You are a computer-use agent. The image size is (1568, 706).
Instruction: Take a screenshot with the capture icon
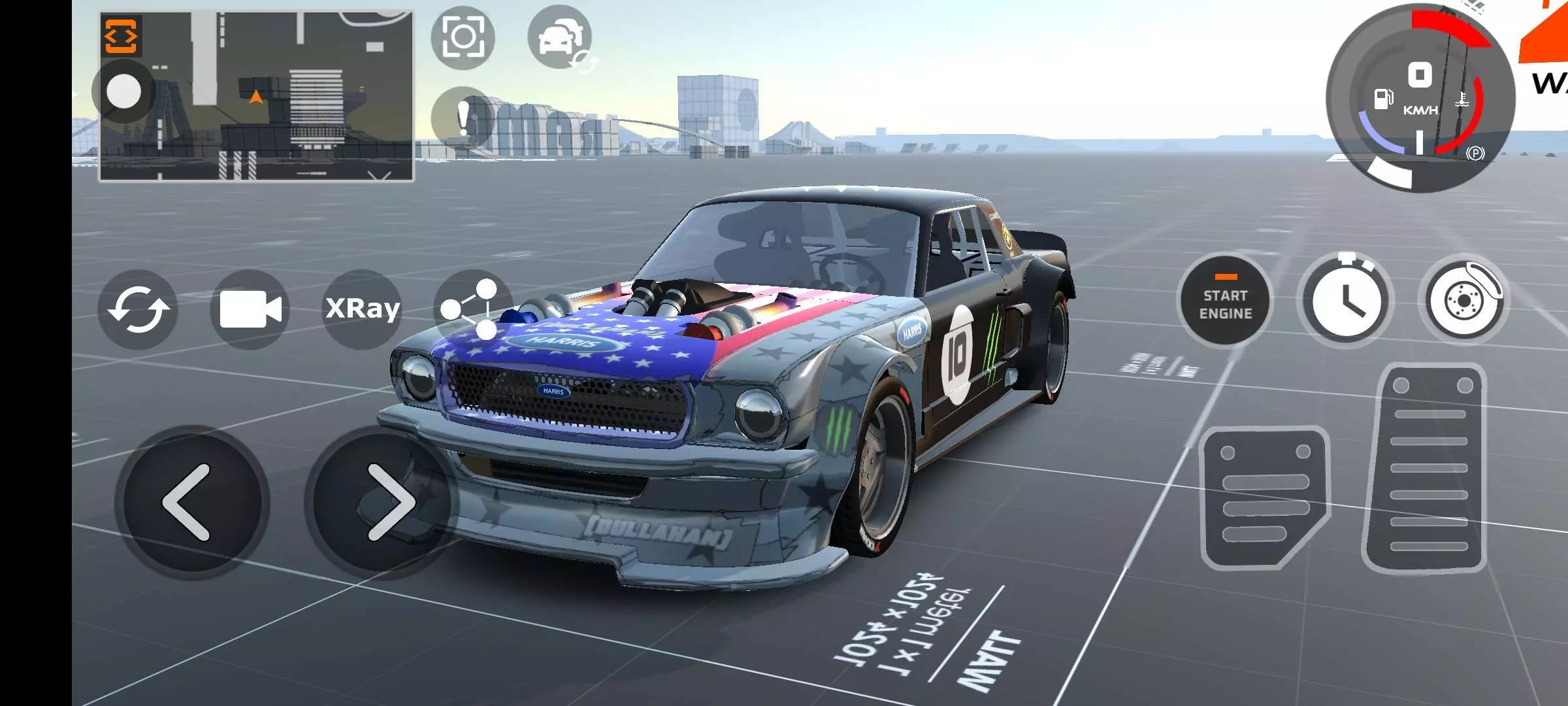[463, 37]
